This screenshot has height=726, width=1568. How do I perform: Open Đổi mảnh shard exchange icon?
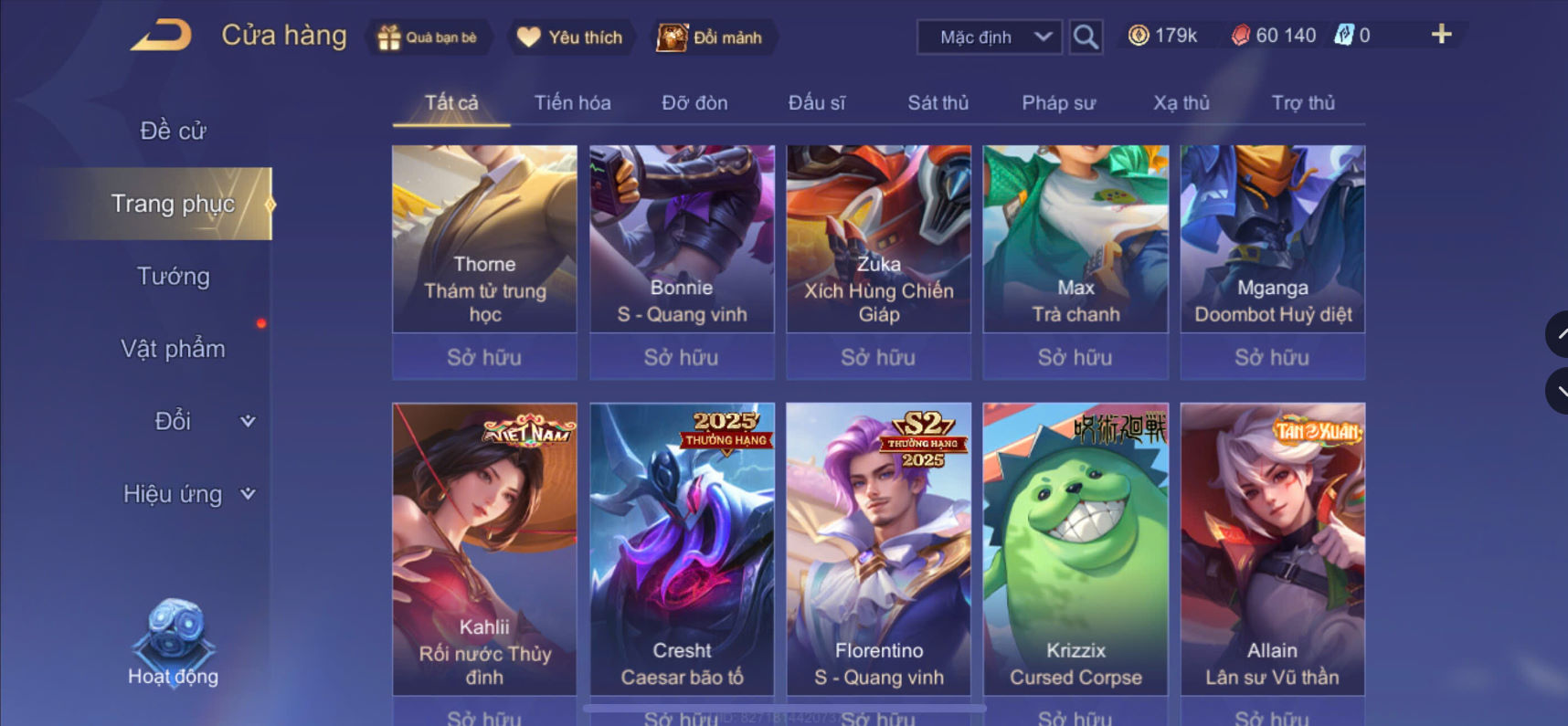coord(670,37)
